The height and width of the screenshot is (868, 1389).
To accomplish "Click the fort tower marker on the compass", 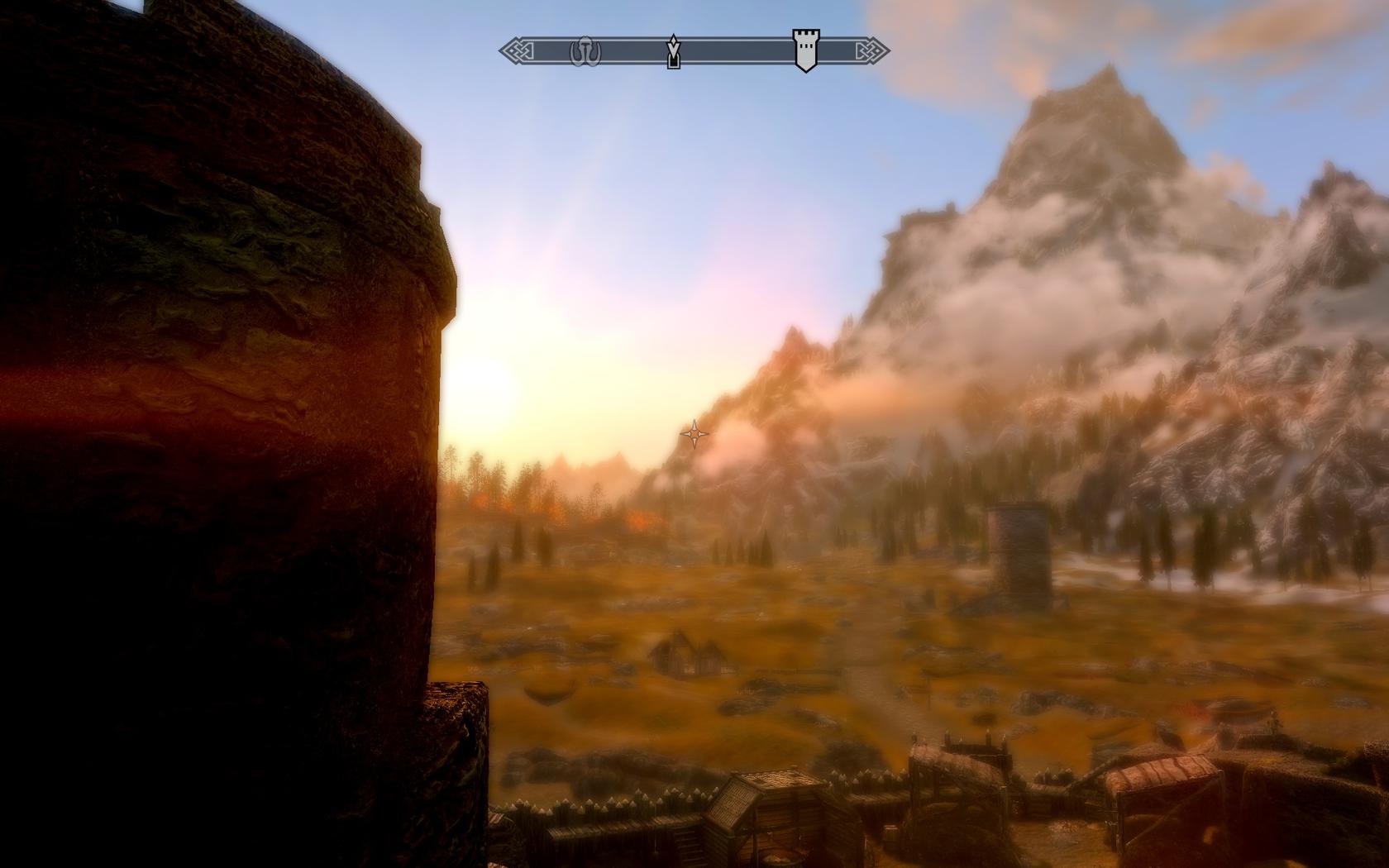I will pyautogui.click(x=804, y=50).
